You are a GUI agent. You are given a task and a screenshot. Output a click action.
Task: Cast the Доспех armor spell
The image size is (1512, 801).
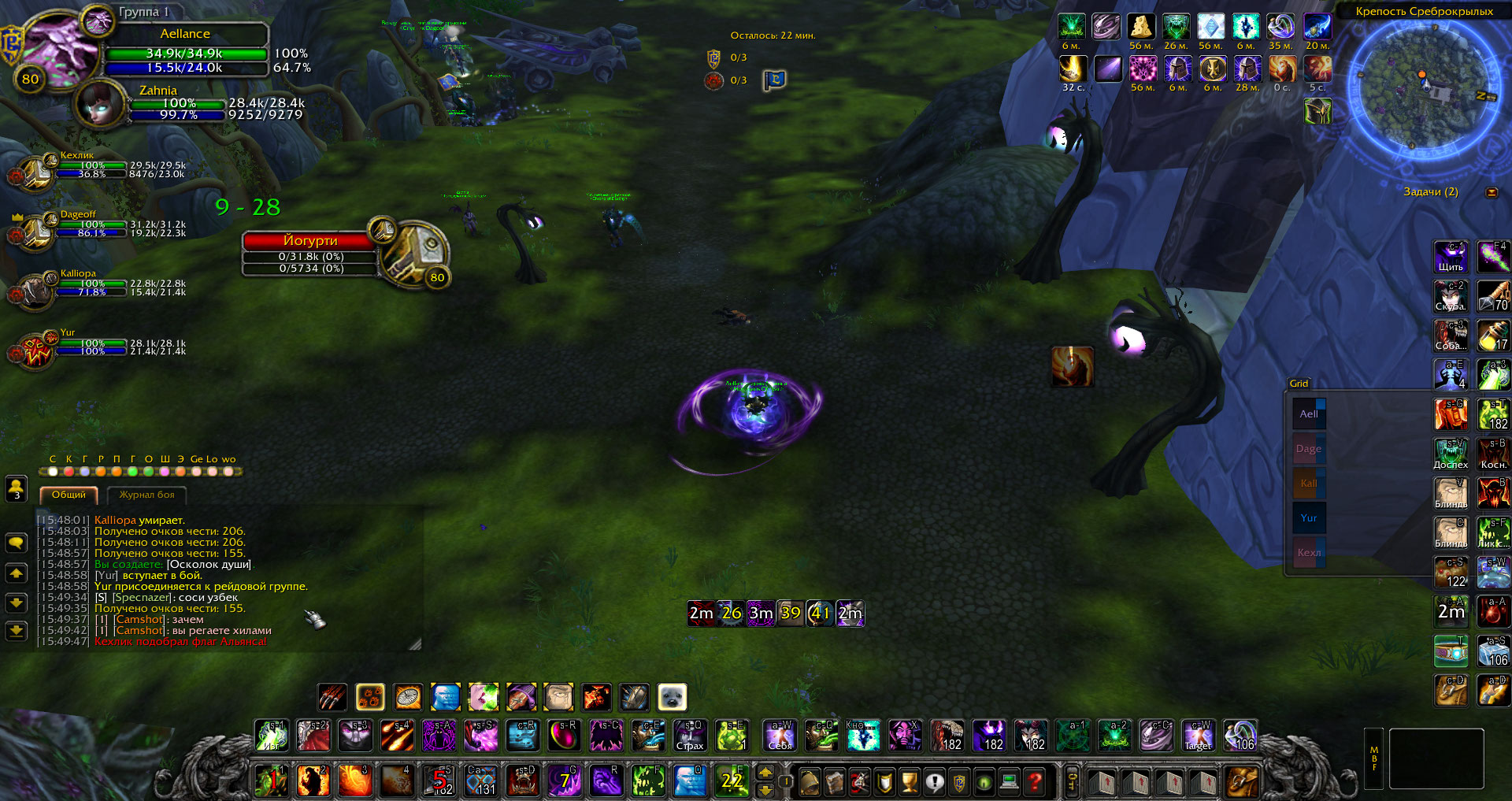pyautogui.click(x=1450, y=454)
